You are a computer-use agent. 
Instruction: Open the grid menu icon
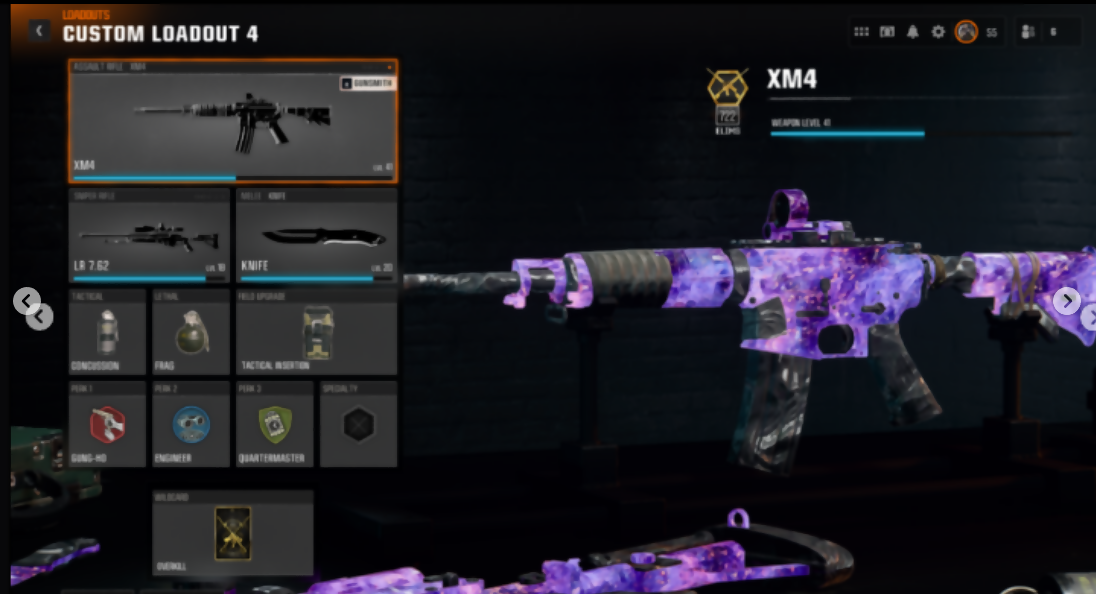click(x=861, y=32)
